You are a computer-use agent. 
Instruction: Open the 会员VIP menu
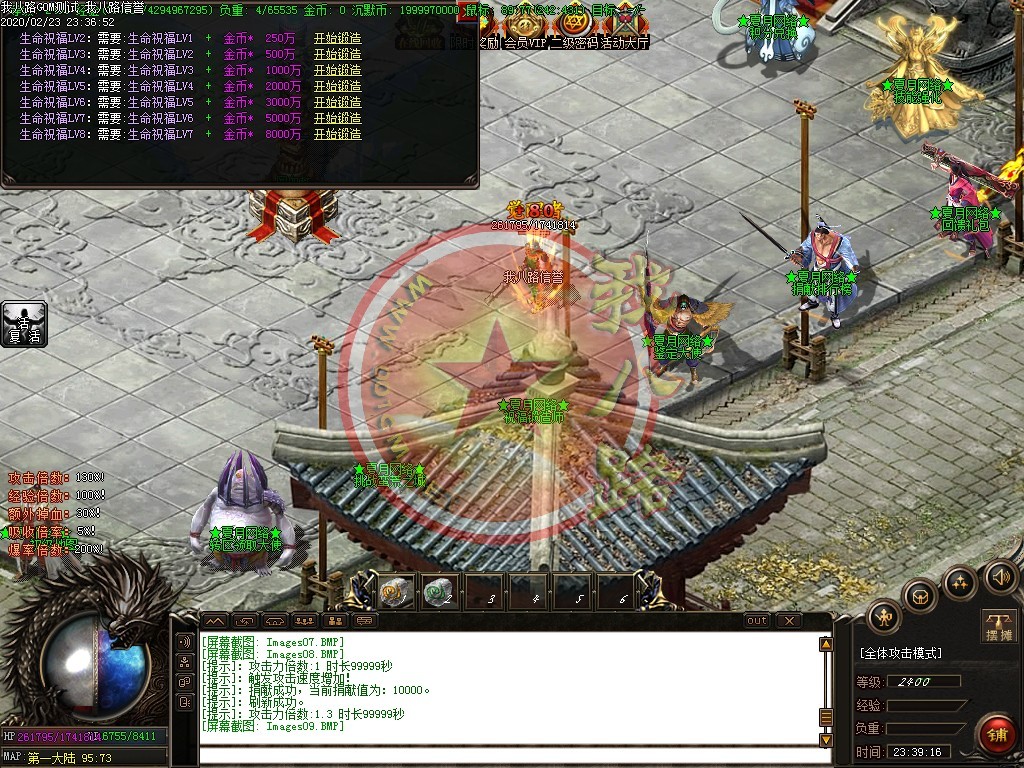pyautogui.click(x=525, y=43)
